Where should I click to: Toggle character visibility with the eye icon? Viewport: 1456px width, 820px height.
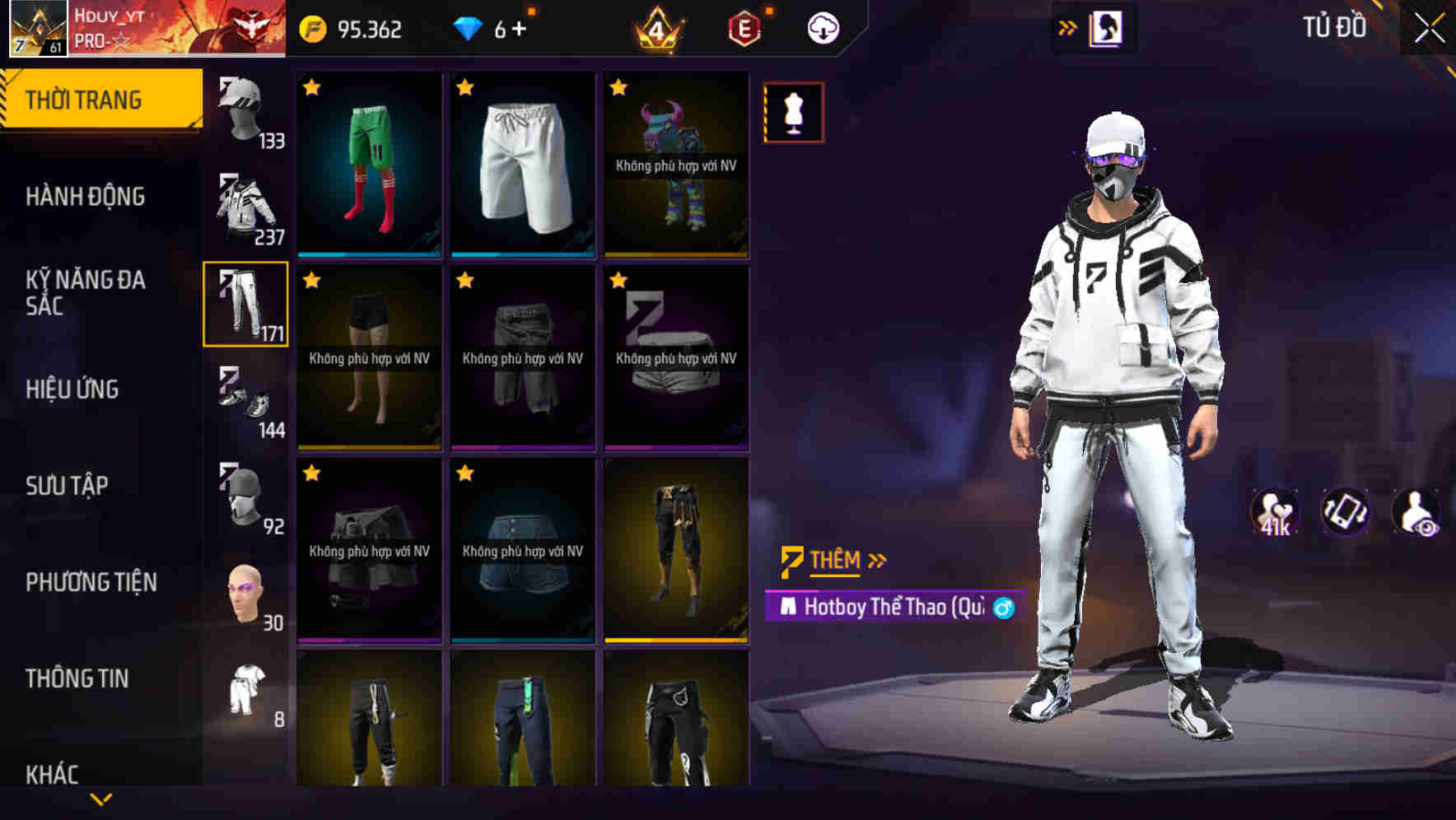tap(1416, 512)
